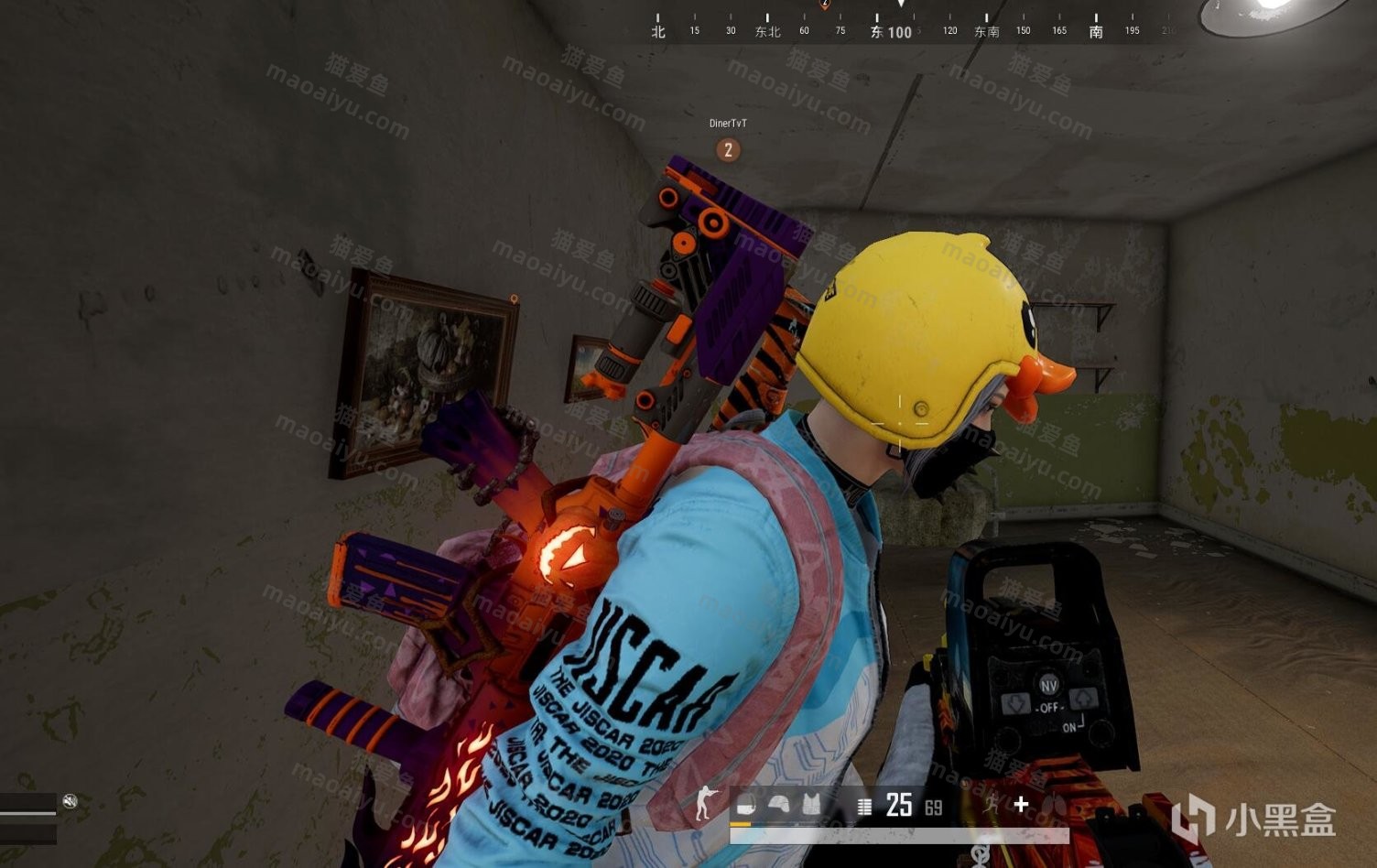Click the standing posture character icon

click(x=704, y=804)
